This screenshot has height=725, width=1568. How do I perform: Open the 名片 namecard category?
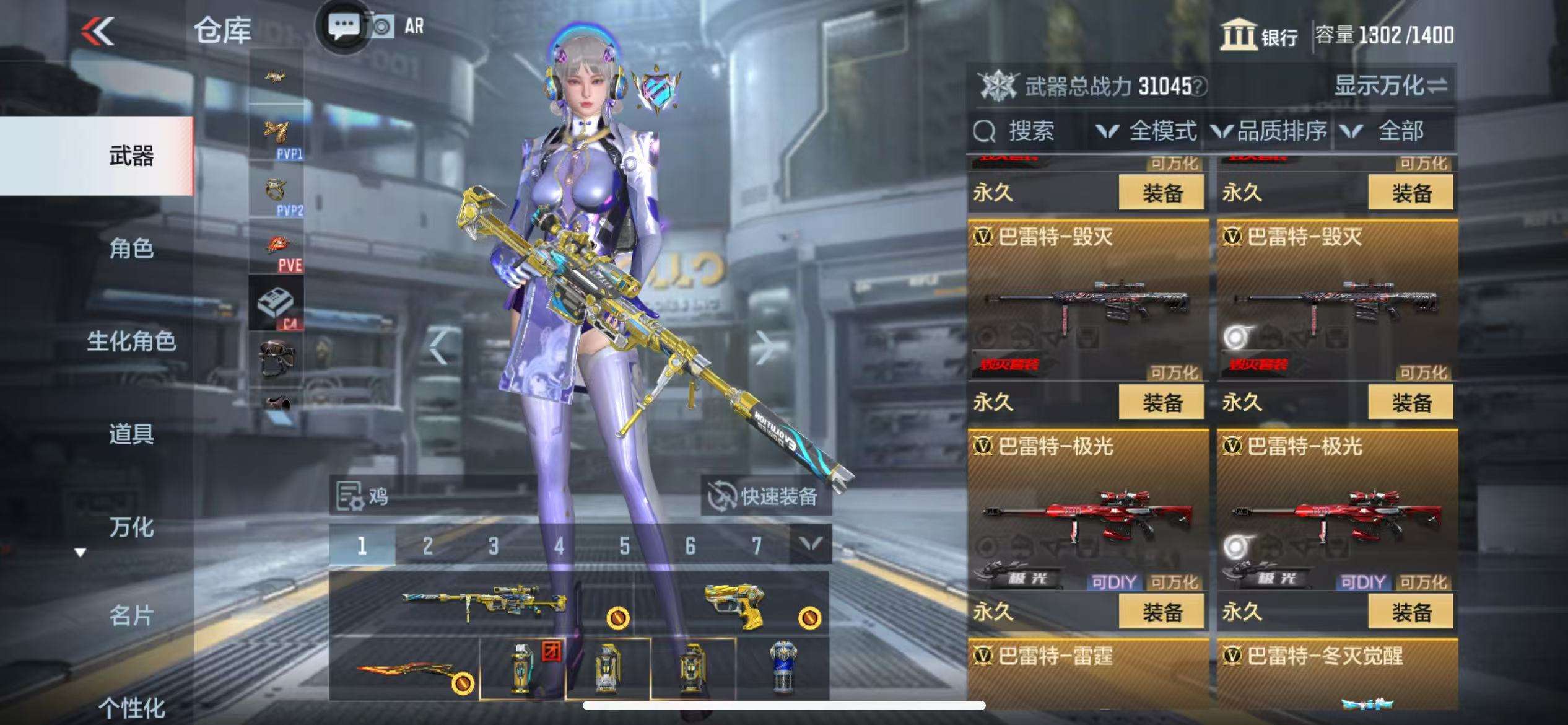click(131, 616)
